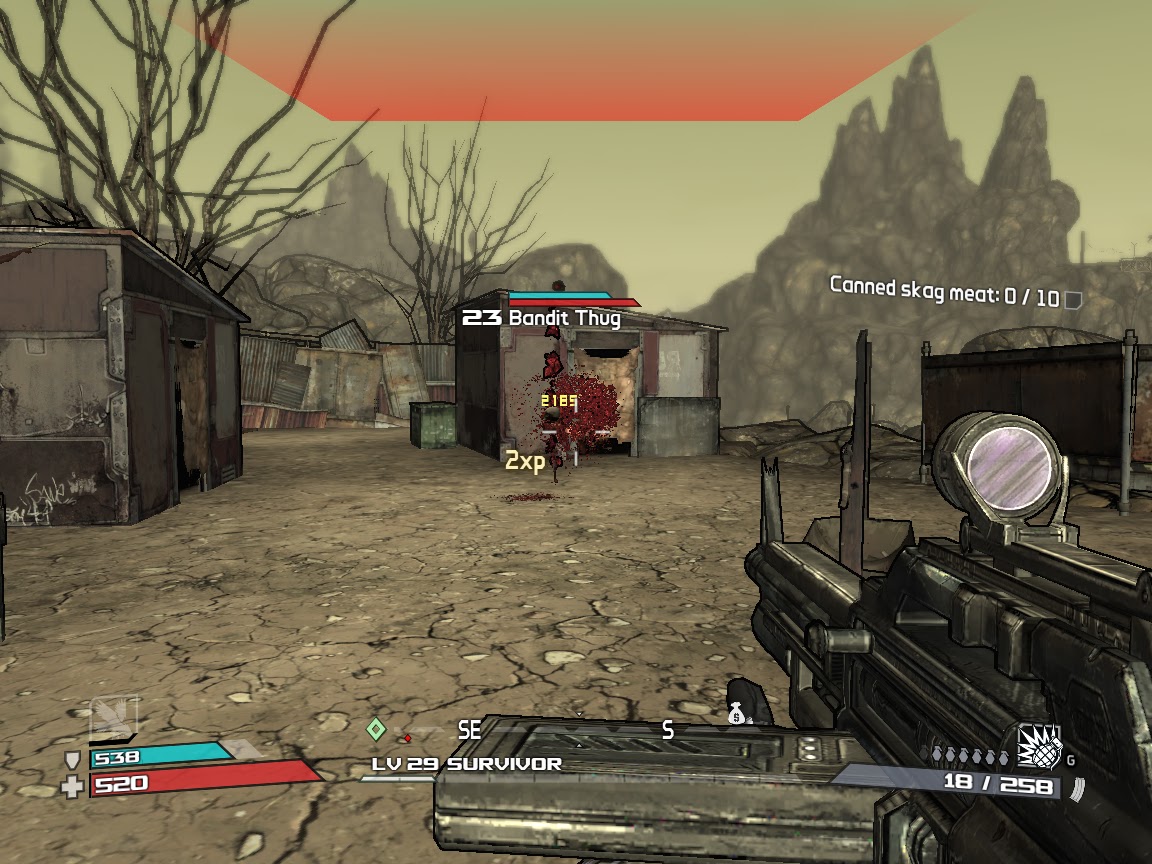The height and width of the screenshot is (864, 1152).
Task: Select the Canned skag meat objective tracker
Action: point(955,294)
